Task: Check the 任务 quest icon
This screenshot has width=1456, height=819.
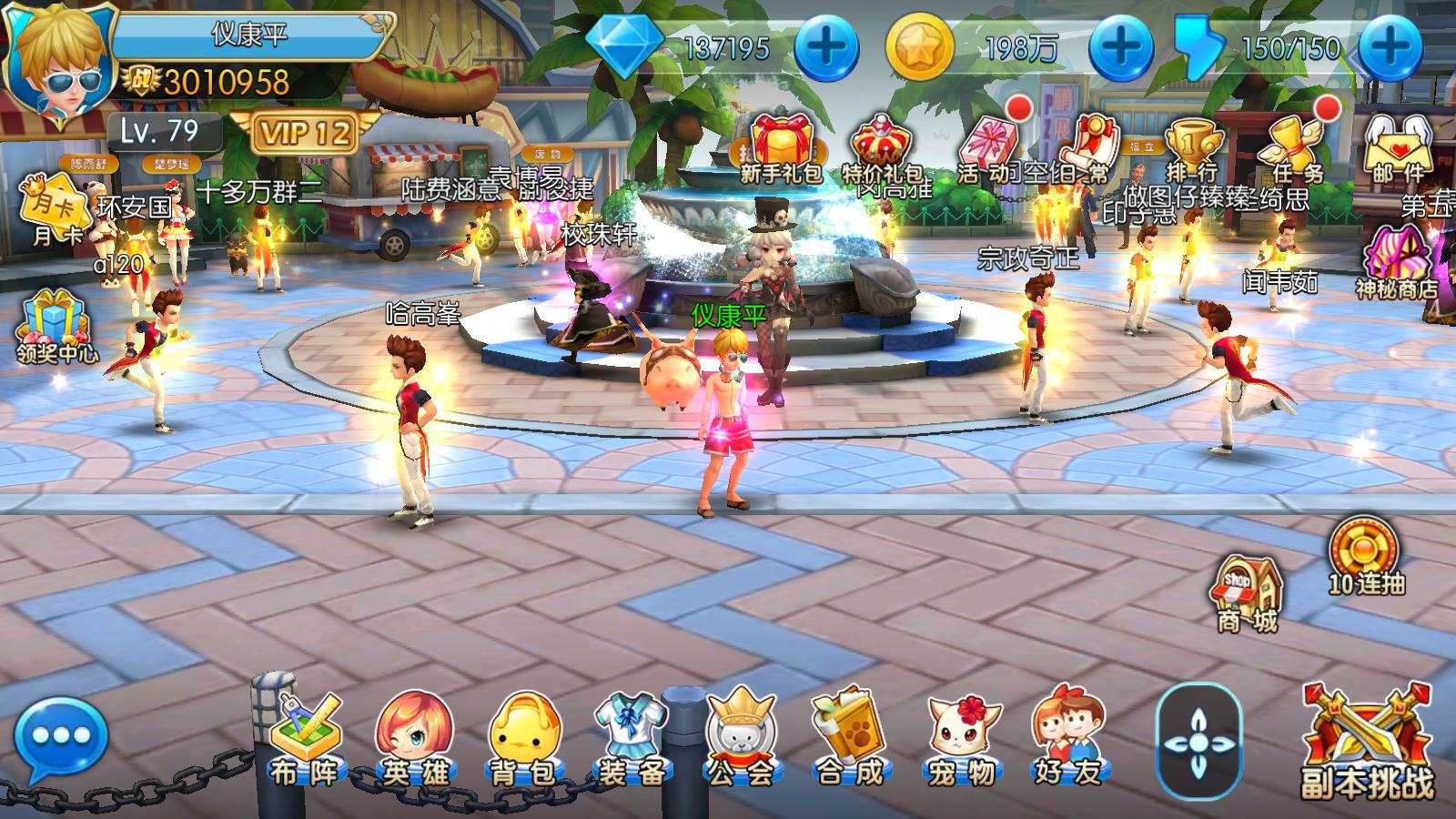Action: tap(1297, 147)
